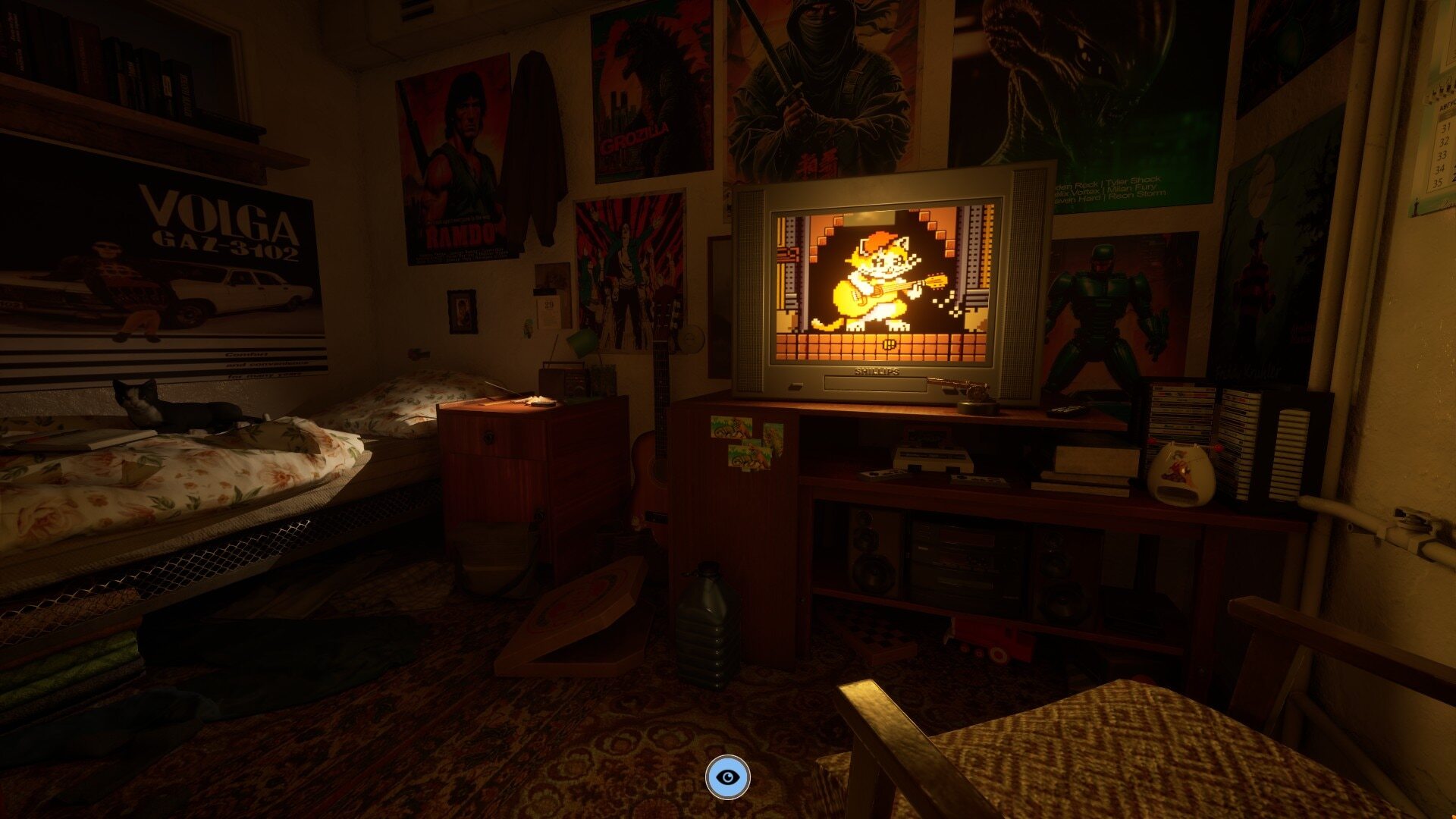Click the blue eye look icon

click(x=727, y=777)
